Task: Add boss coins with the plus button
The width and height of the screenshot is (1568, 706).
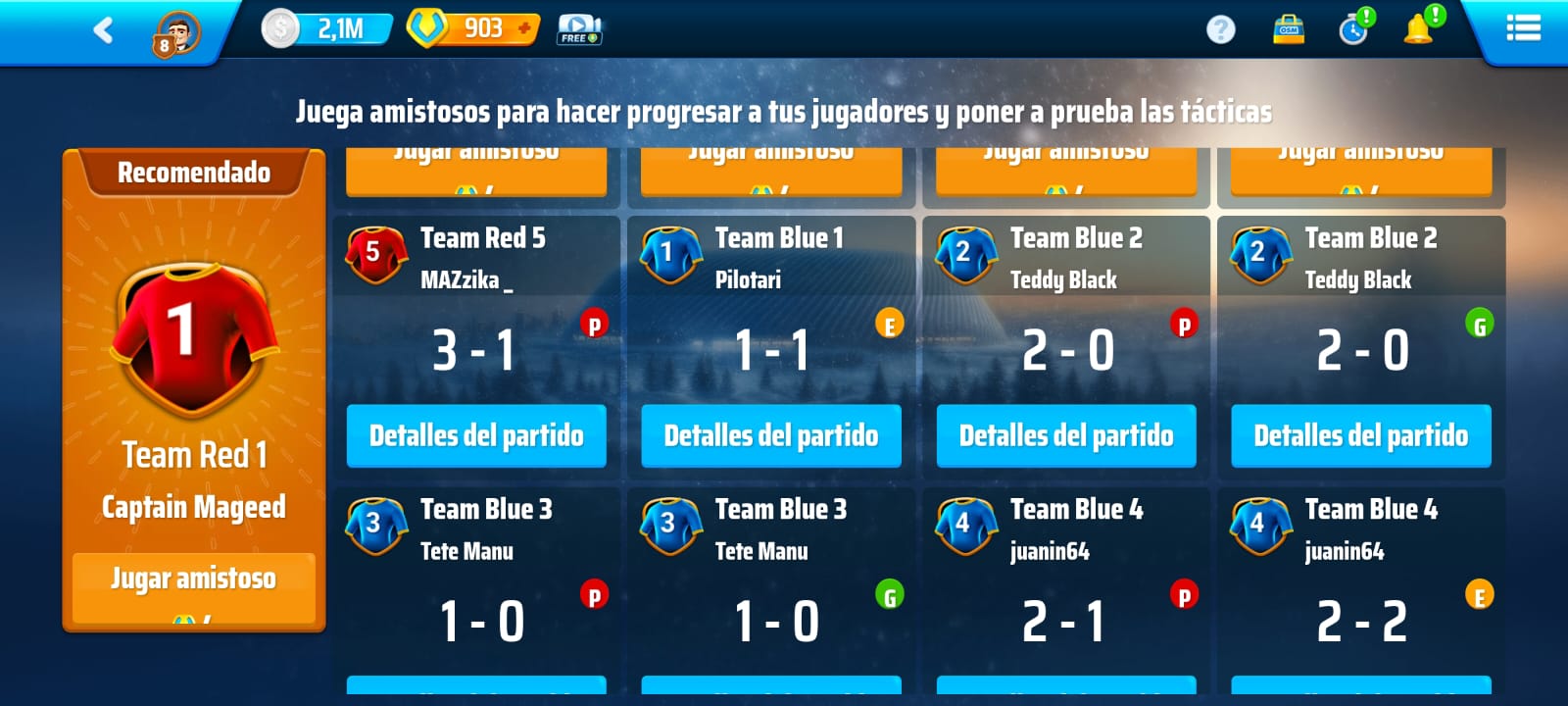Action: (525, 28)
